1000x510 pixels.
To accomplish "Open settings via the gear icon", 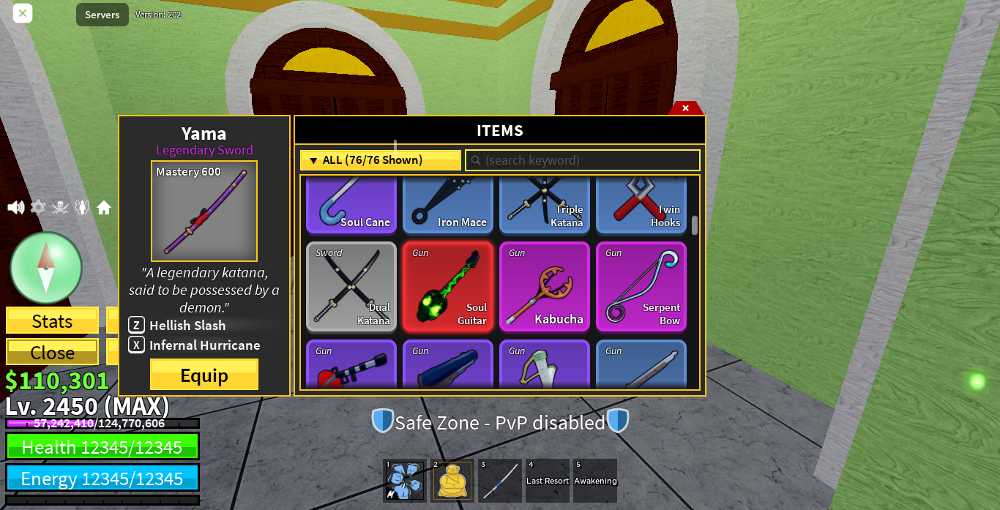I will [38, 208].
